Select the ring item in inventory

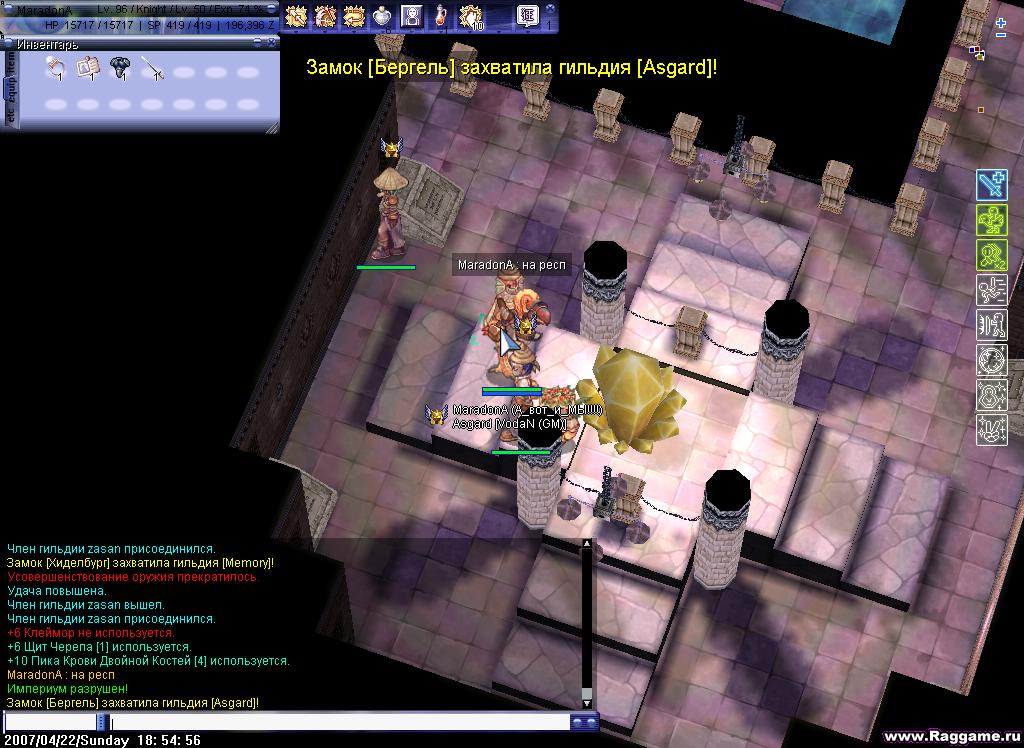tap(57, 68)
